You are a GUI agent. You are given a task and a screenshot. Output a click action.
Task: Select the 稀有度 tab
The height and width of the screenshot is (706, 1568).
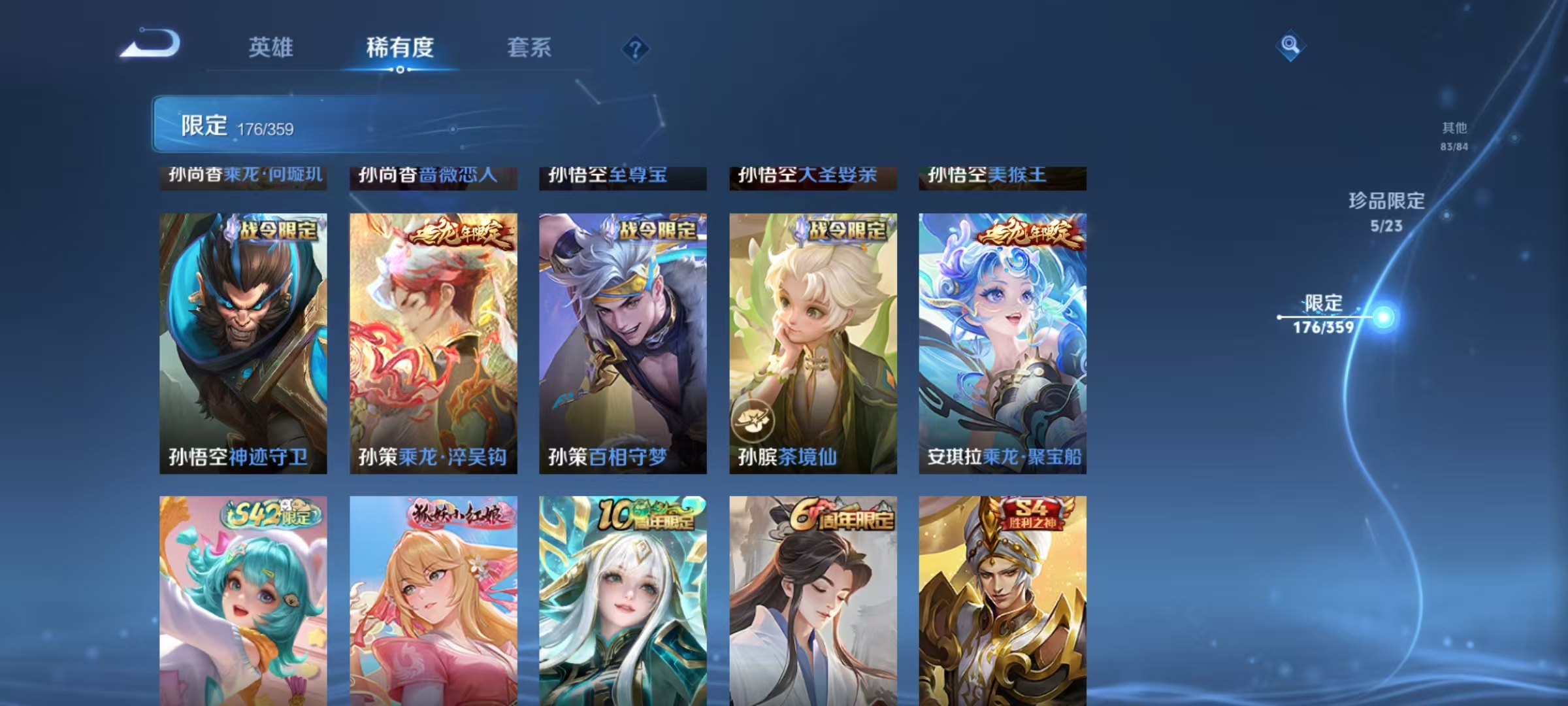(x=400, y=48)
